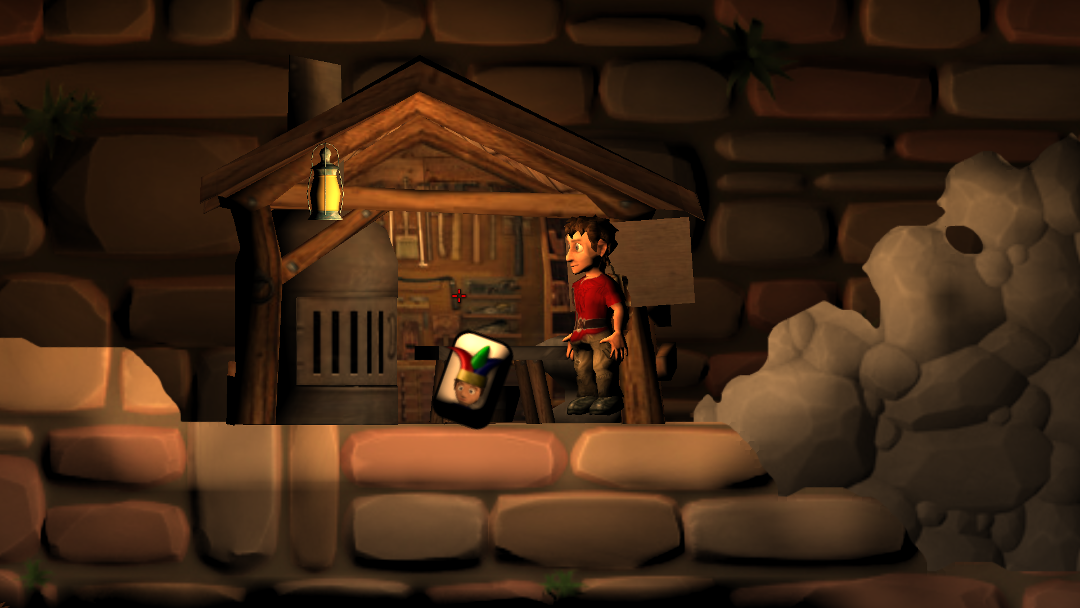Select the jester hat character icon
This screenshot has width=1080, height=608.
coord(471,378)
